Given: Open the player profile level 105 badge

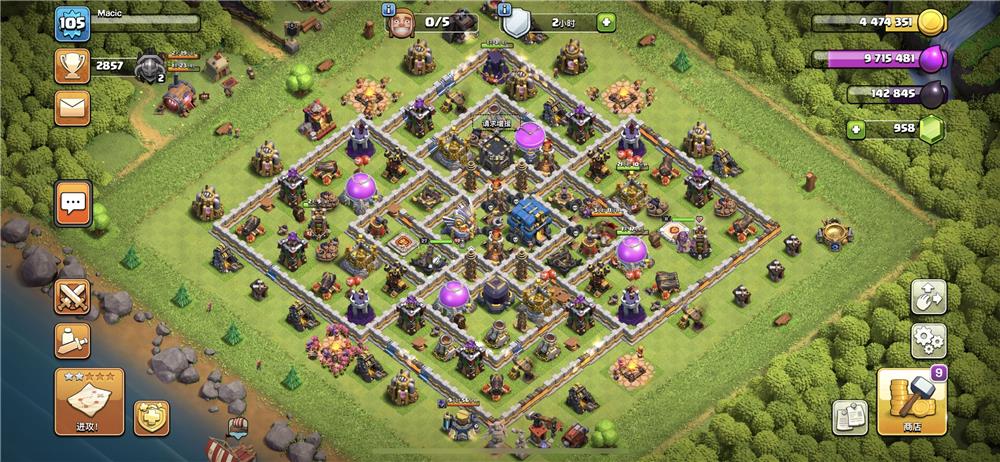Looking at the screenshot, I should click(72, 23).
